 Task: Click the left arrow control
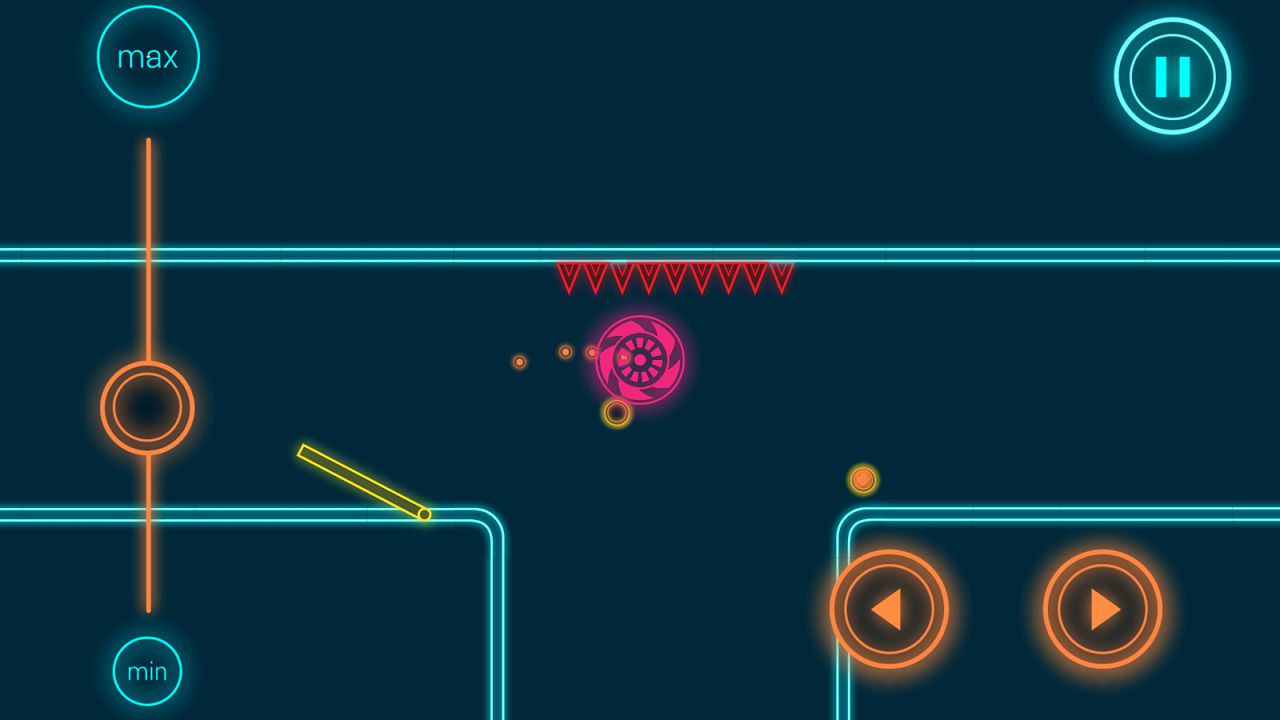click(x=888, y=609)
